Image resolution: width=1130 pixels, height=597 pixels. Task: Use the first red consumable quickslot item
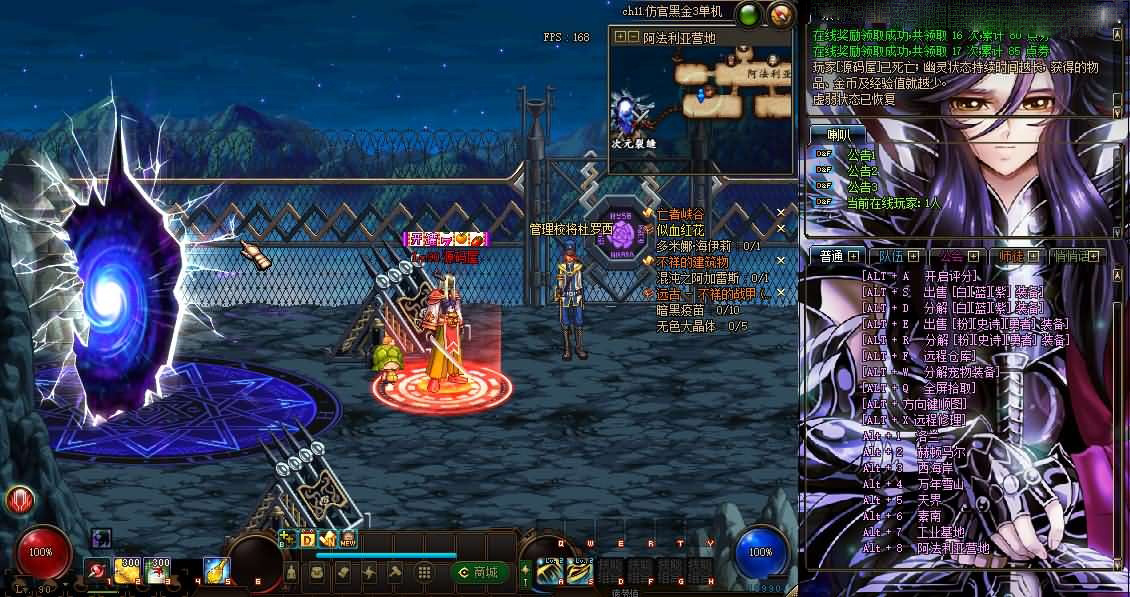pyautogui.click(x=98, y=570)
